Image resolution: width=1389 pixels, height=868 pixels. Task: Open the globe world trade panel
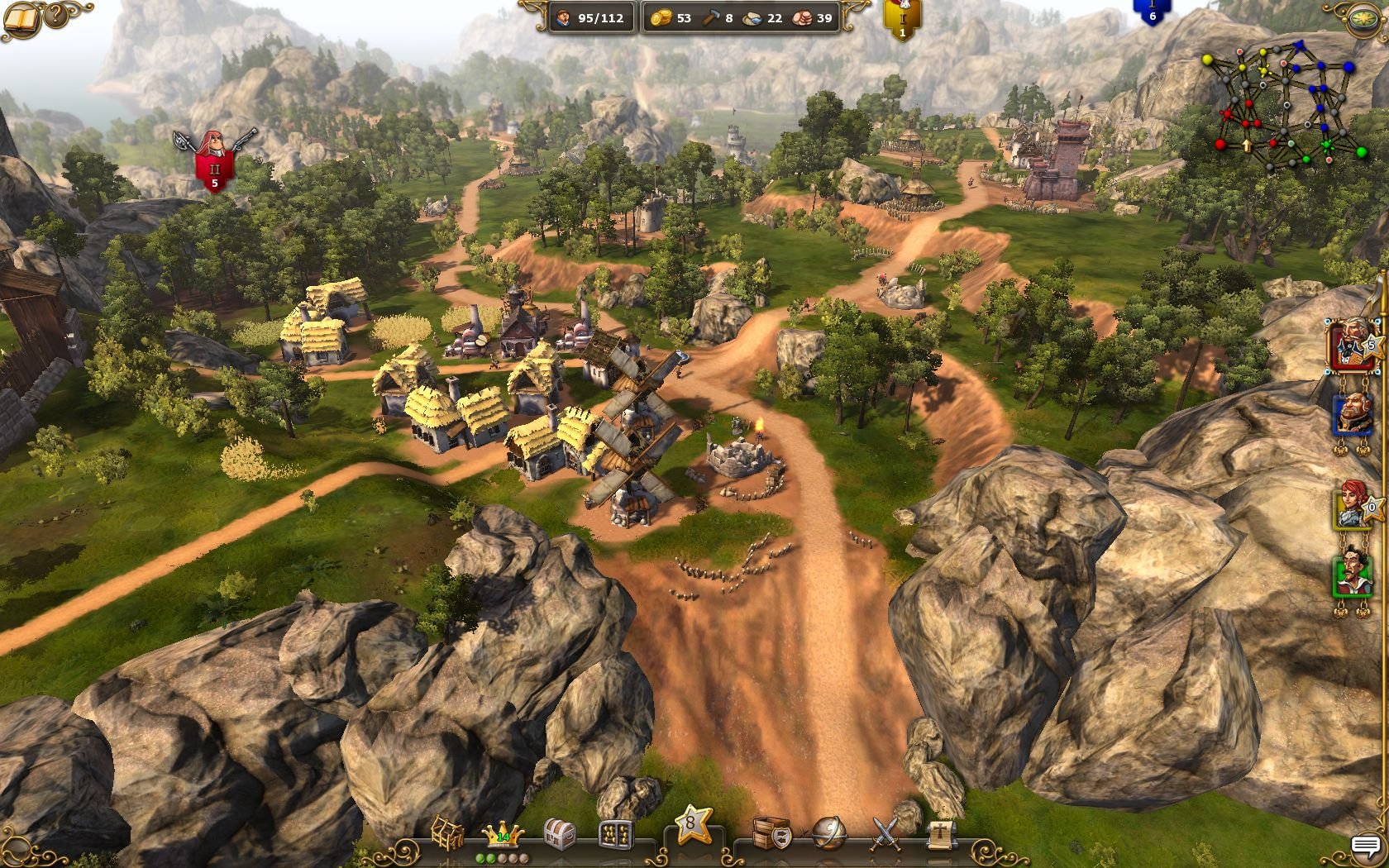(829, 835)
